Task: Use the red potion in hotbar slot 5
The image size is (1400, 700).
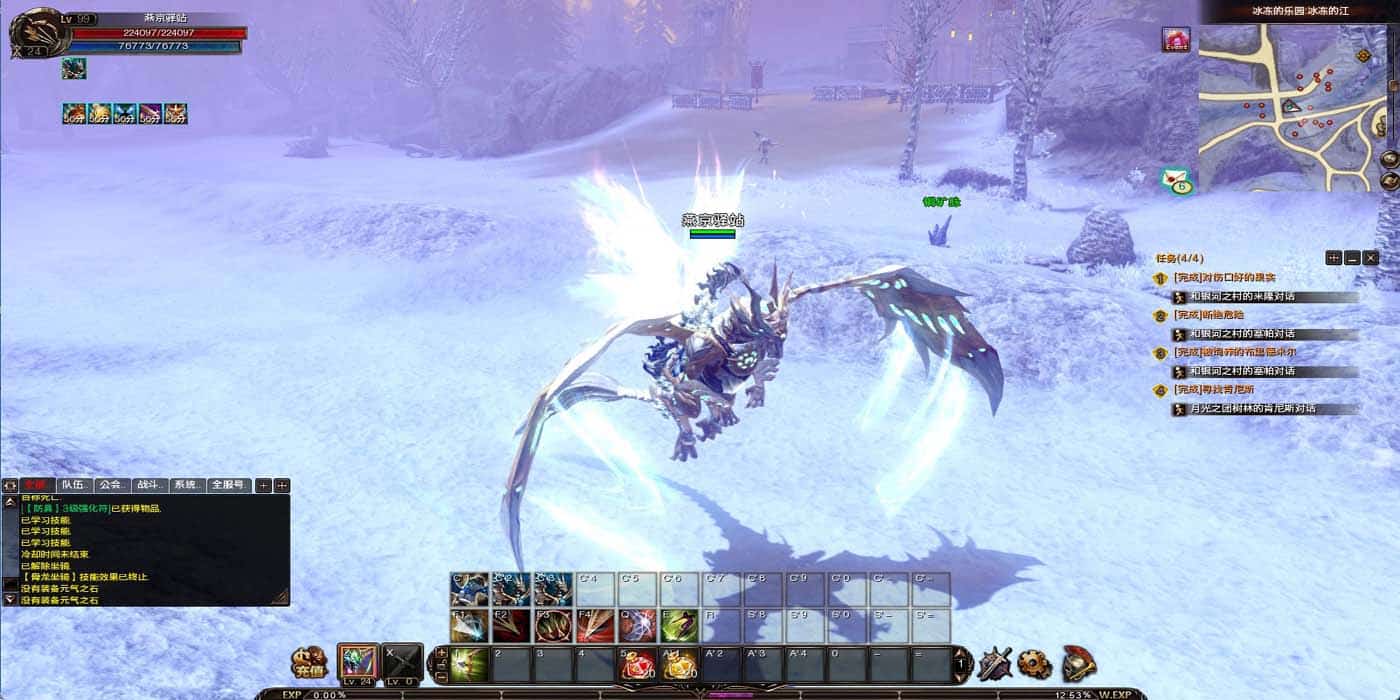Action: click(x=639, y=664)
